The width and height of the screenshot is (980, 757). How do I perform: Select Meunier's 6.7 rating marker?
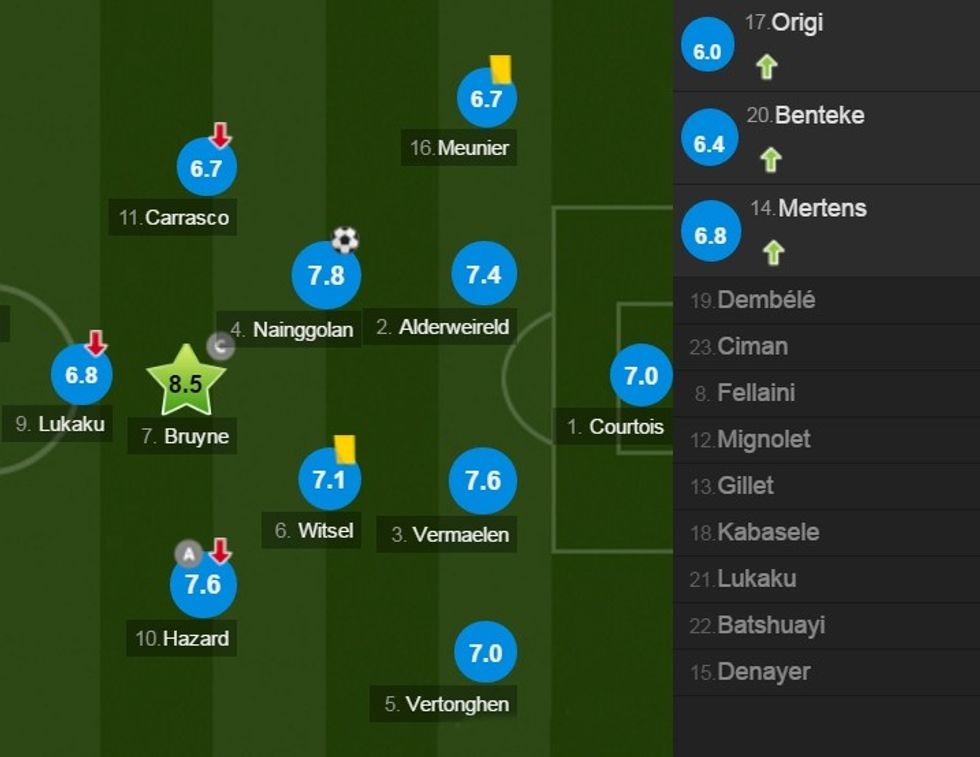486,98
